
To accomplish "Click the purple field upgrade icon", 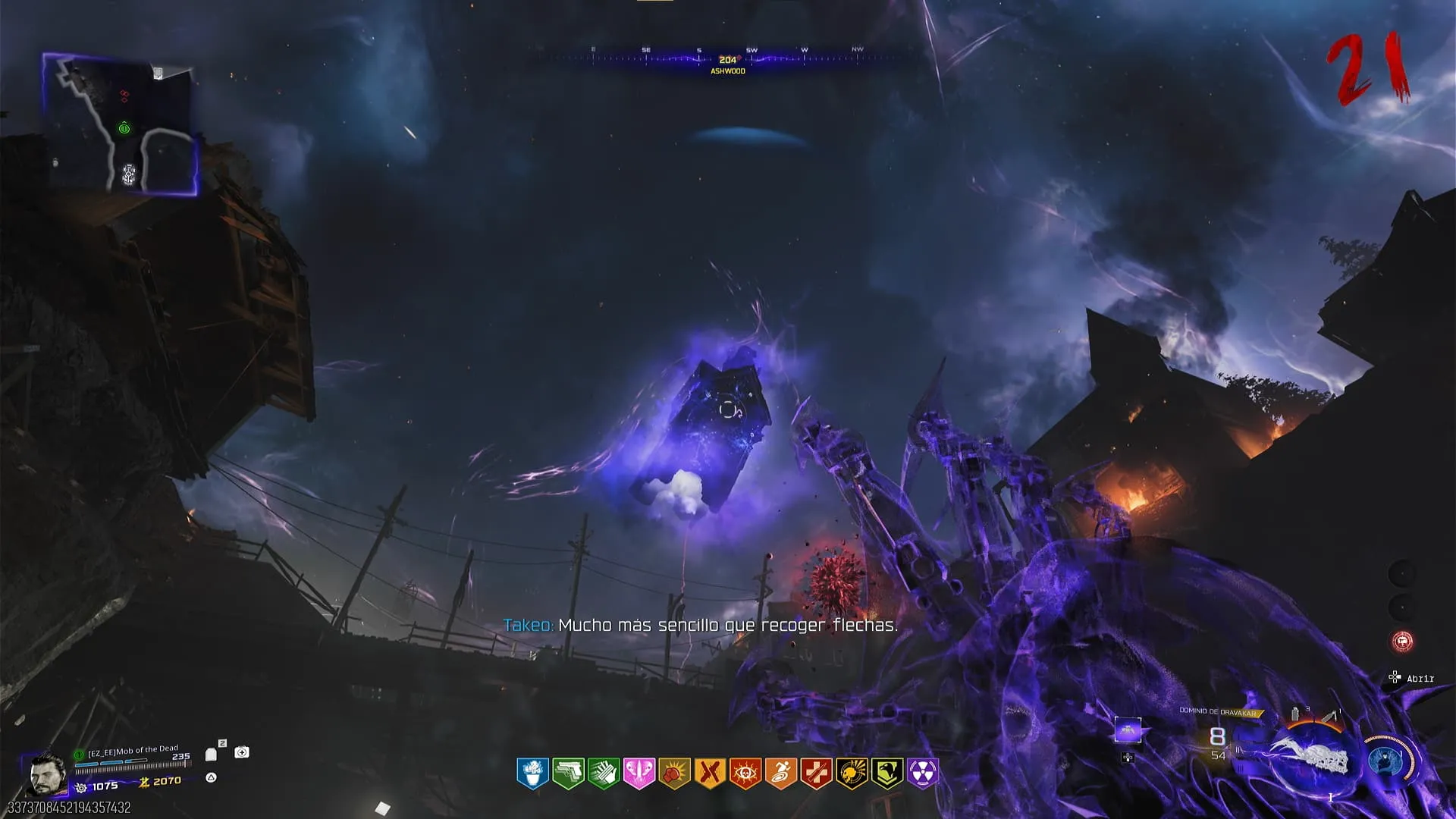I will click(x=1128, y=731).
